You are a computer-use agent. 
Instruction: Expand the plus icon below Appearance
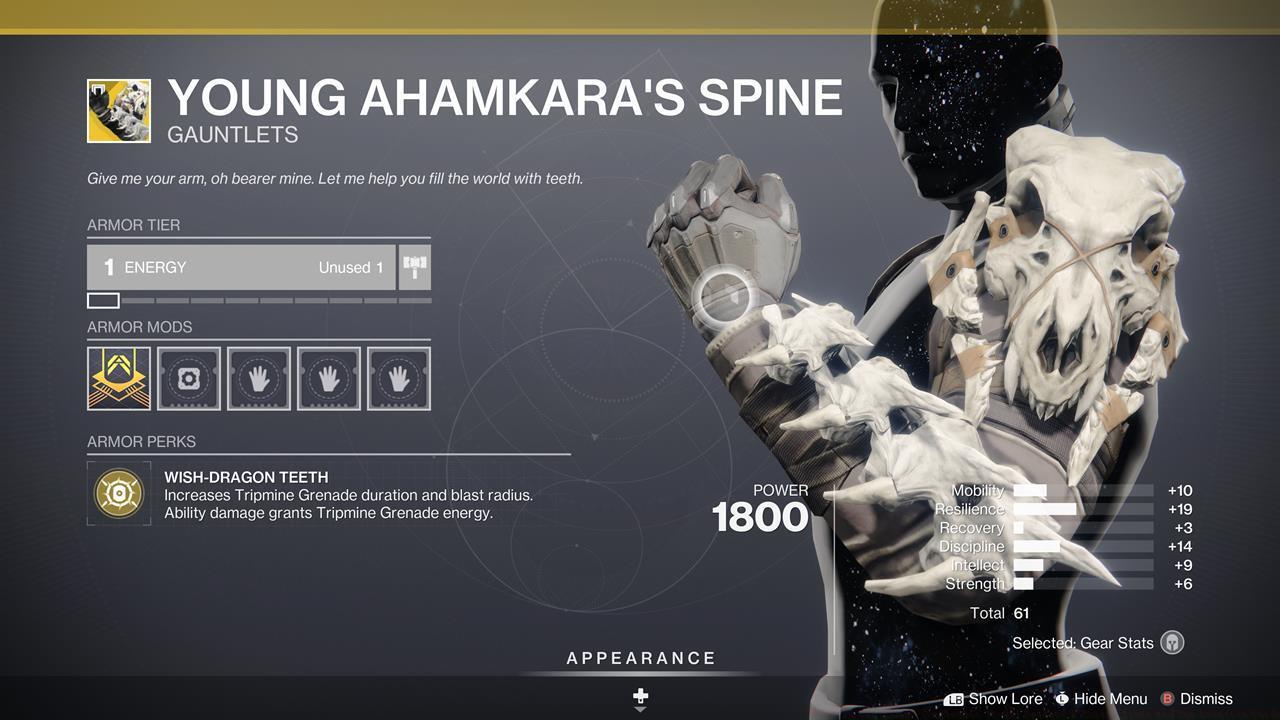[640, 695]
